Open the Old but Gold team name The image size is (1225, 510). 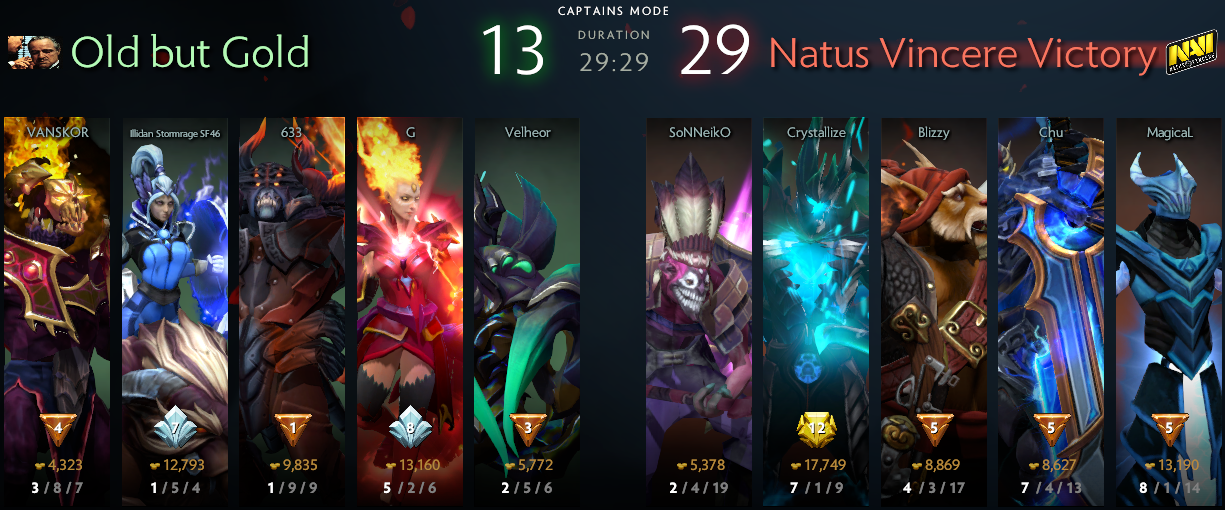[x=190, y=53]
